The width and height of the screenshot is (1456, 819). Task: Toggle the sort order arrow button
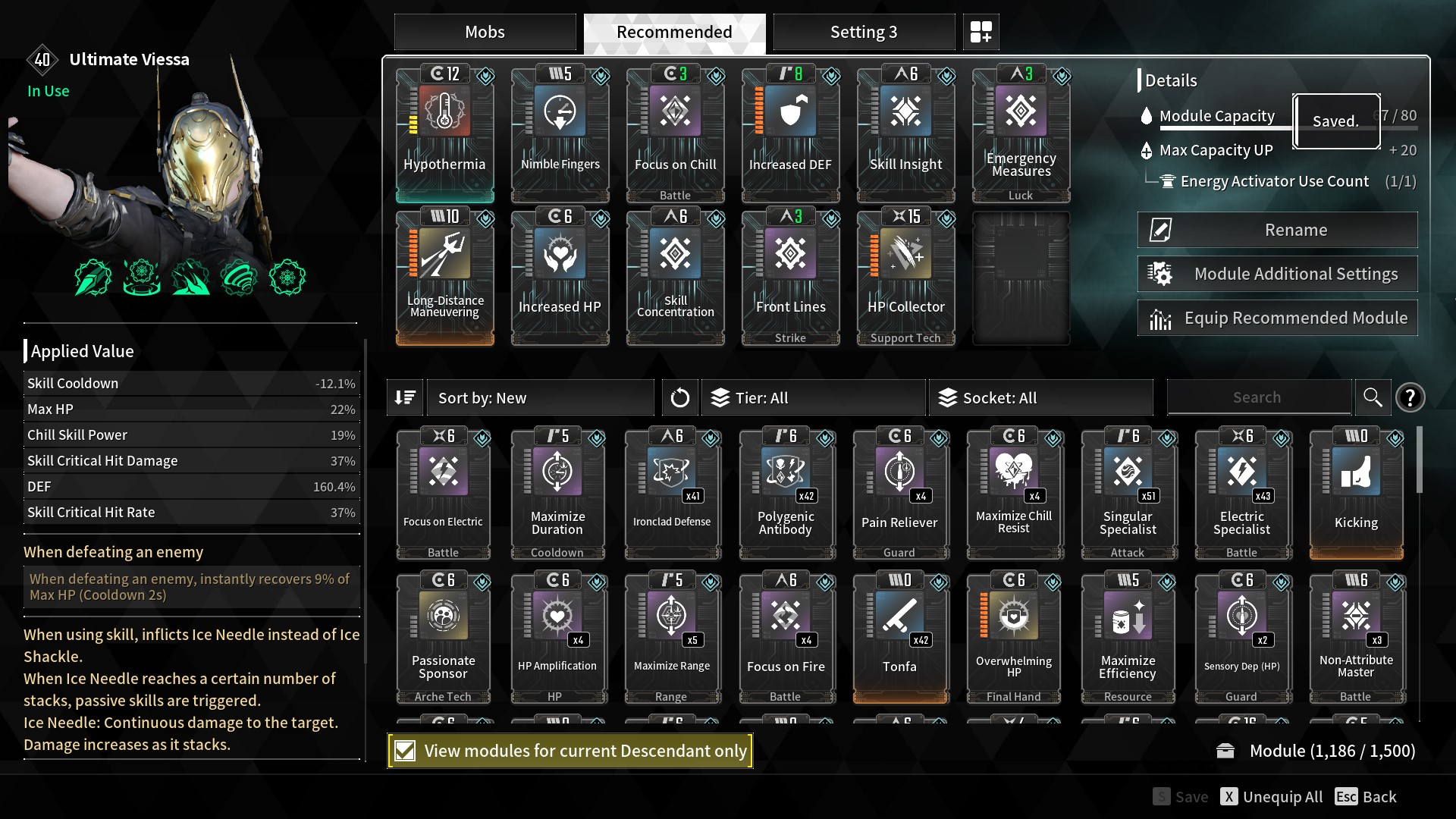pos(405,397)
